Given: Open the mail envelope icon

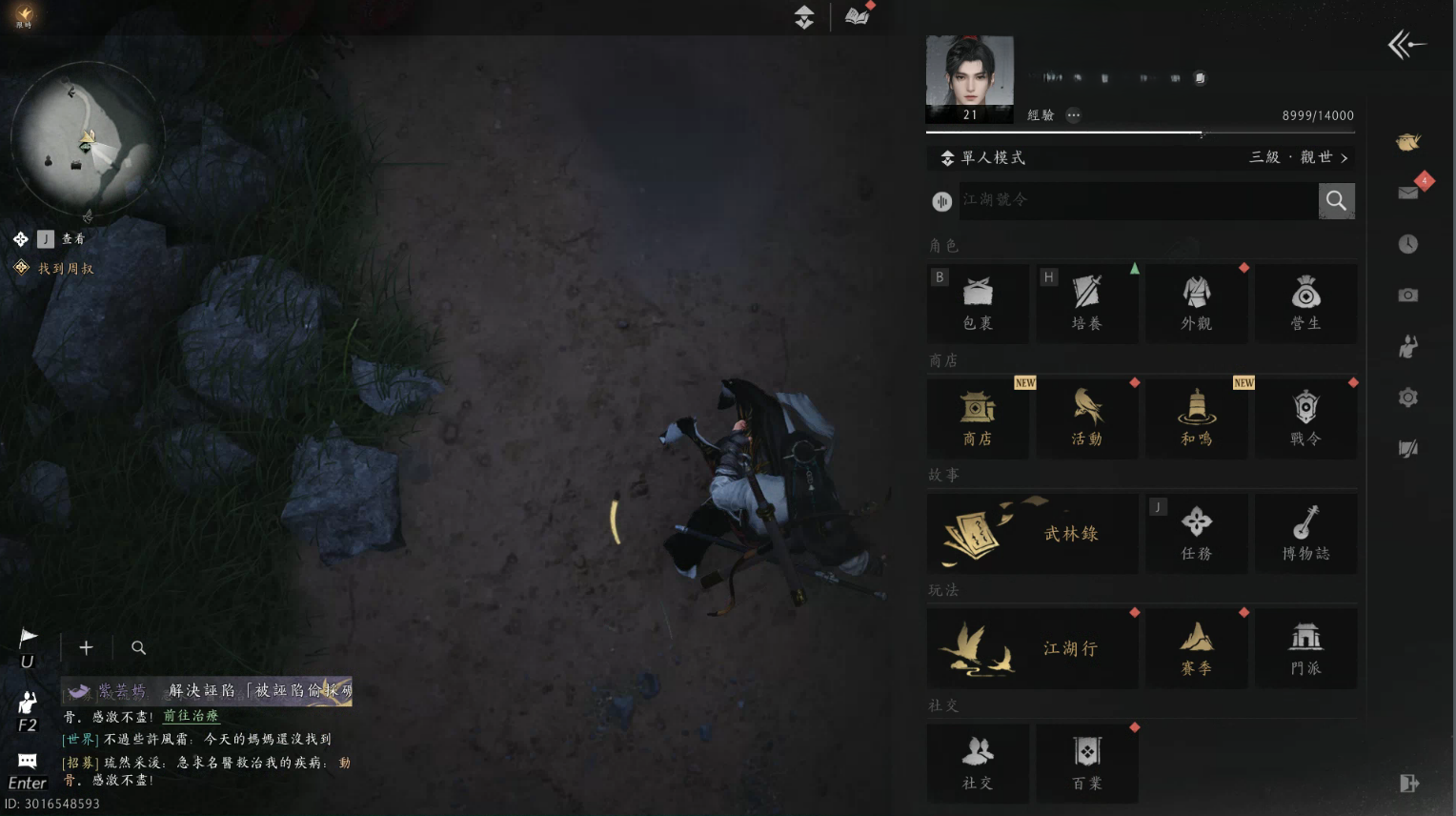Looking at the screenshot, I should (1408, 194).
